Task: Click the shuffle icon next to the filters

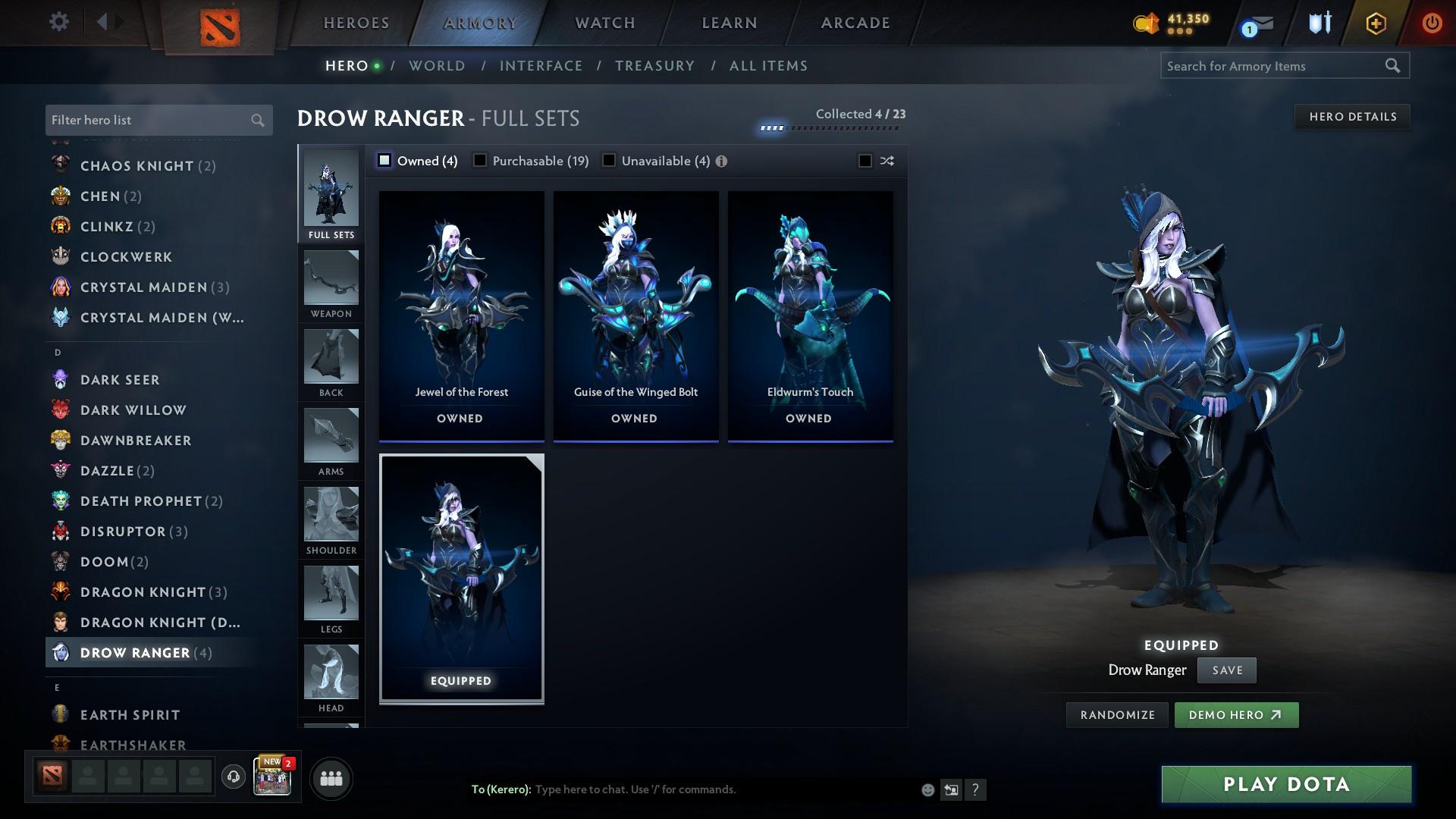Action: pyautogui.click(x=886, y=161)
